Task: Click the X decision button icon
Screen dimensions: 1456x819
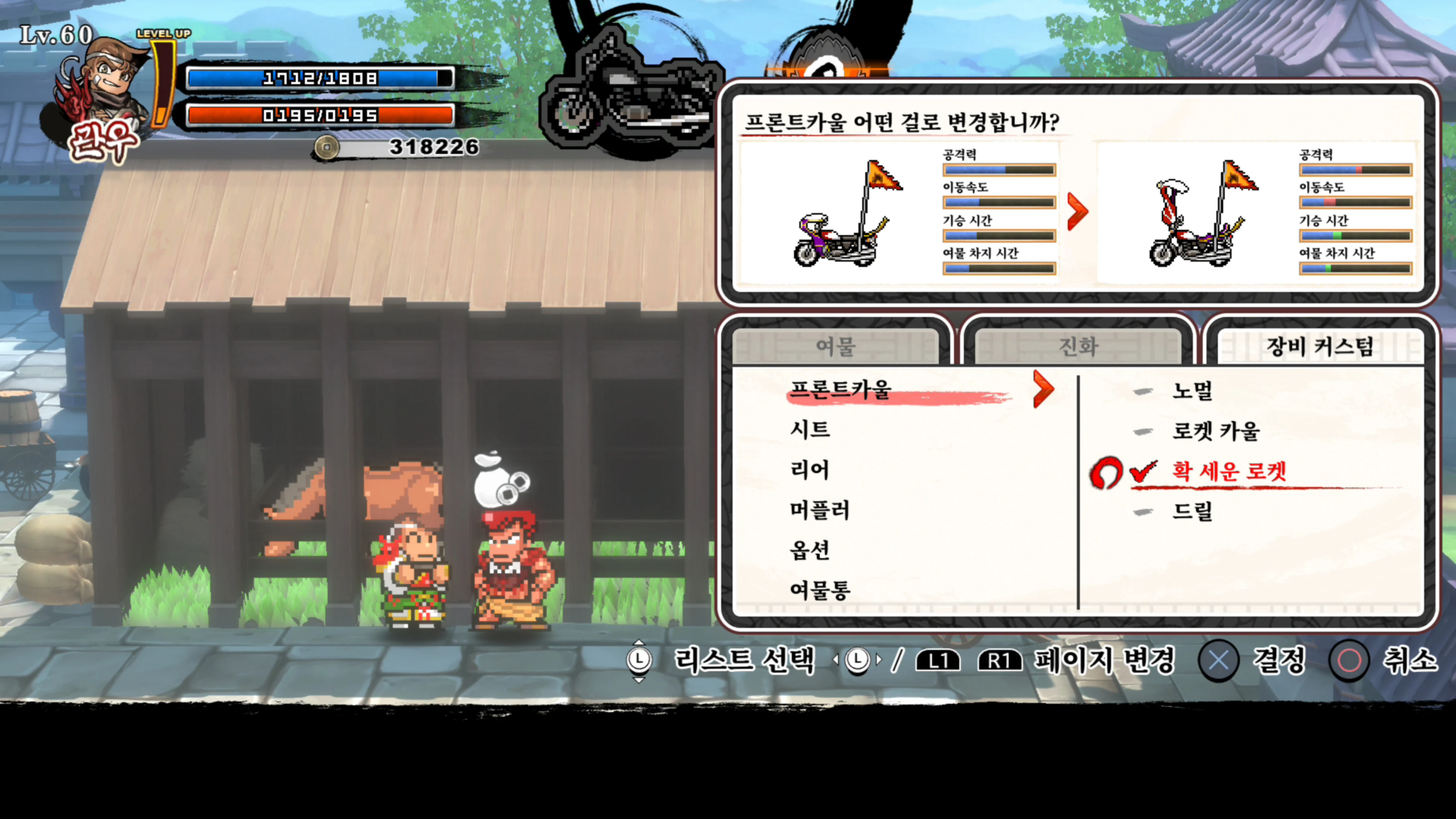Action: [x=1220, y=661]
